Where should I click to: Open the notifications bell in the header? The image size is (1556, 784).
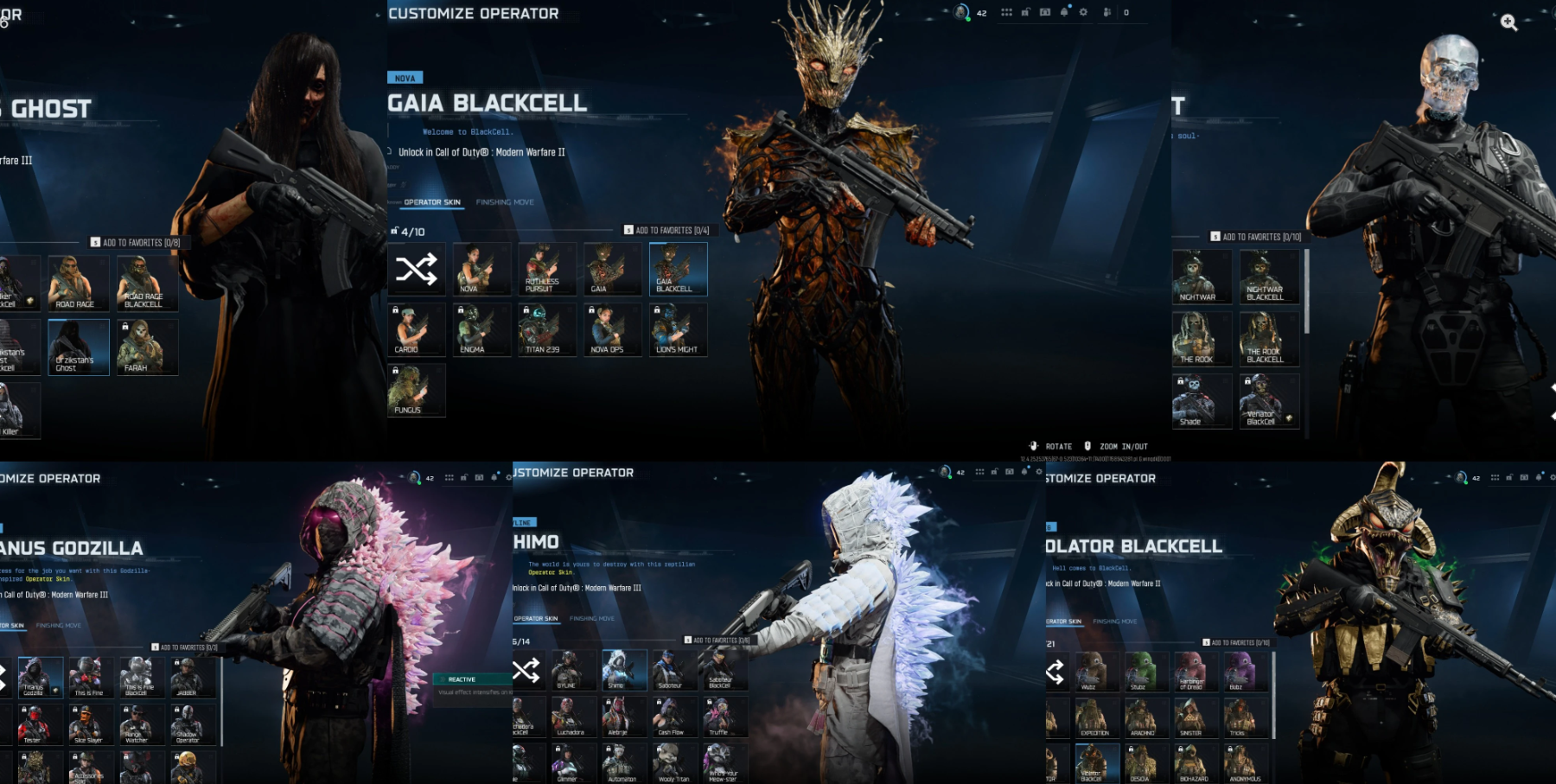pos(1064,12)
